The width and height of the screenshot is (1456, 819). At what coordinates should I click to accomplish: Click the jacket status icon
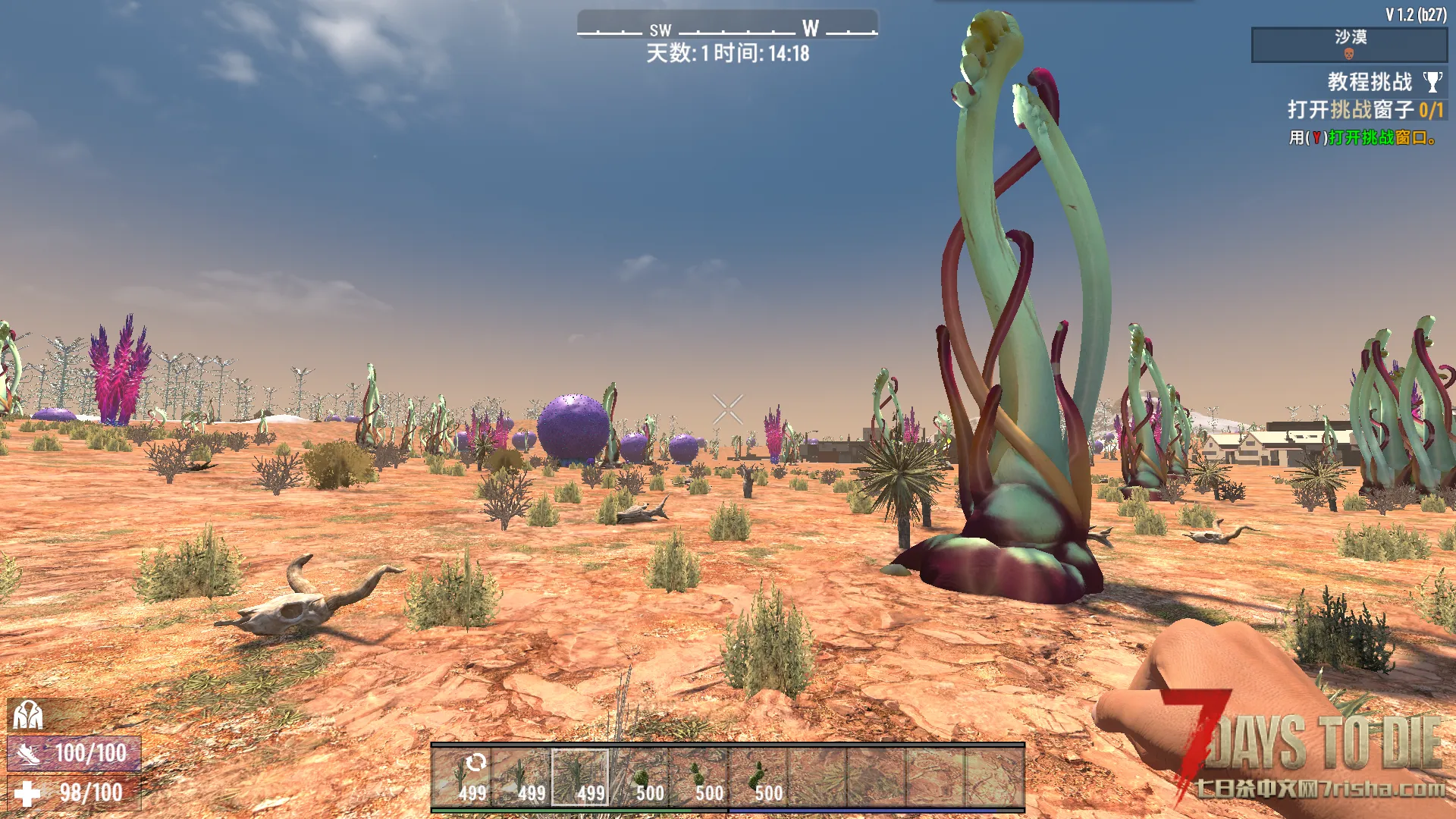point(28,715)
